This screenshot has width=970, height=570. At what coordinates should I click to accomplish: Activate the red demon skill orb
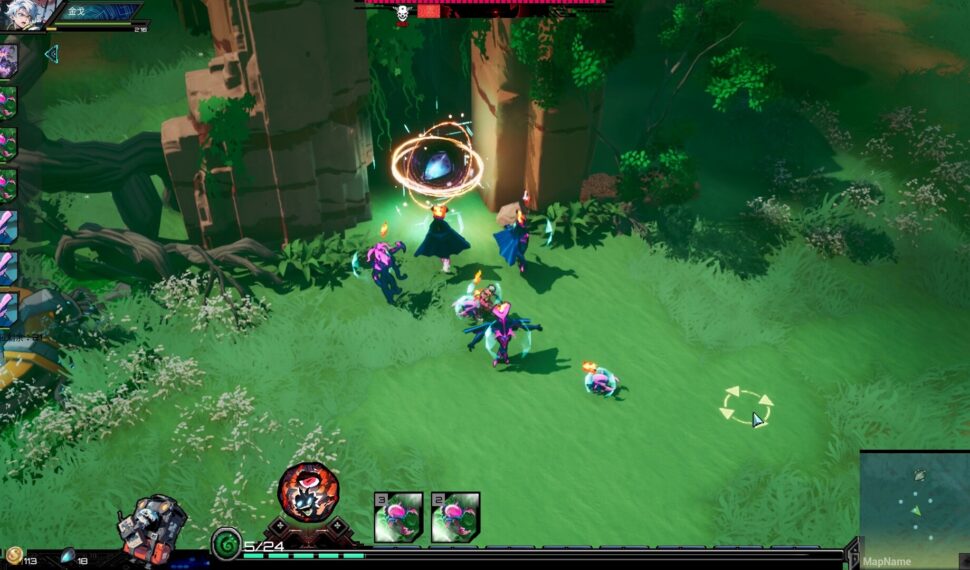[x=307, y=491]
